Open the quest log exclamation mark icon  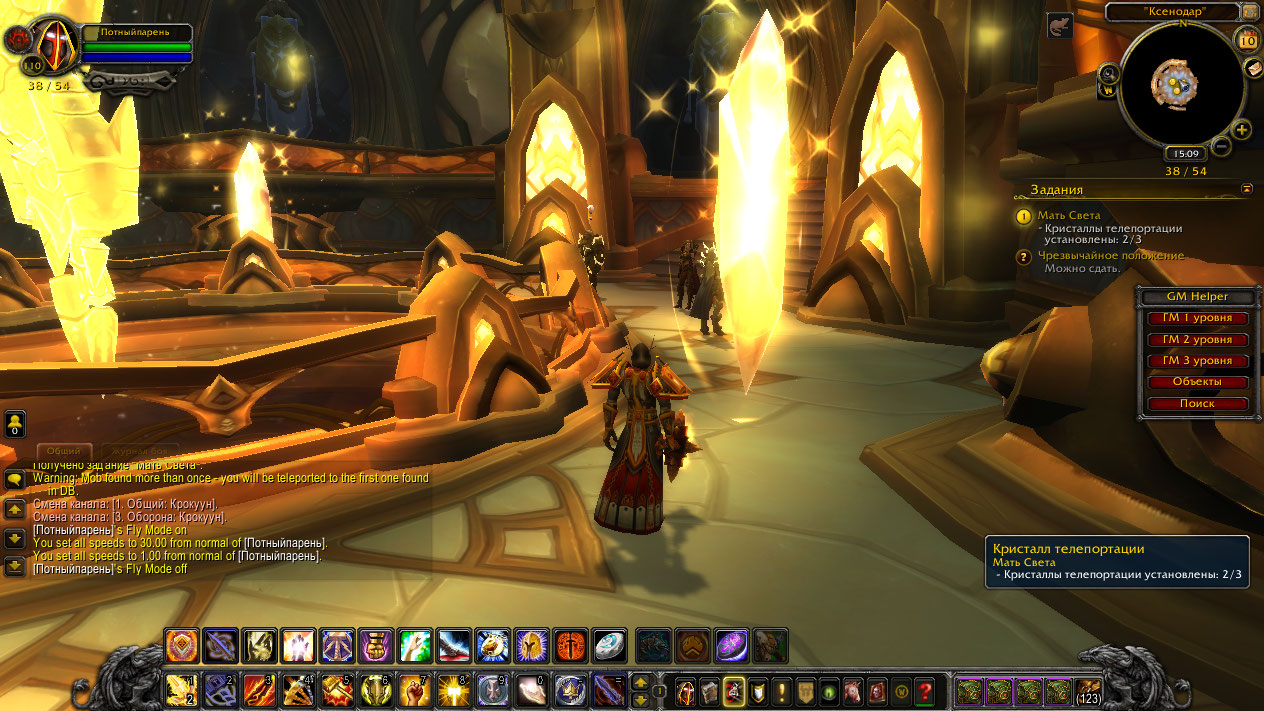(781, 691)
